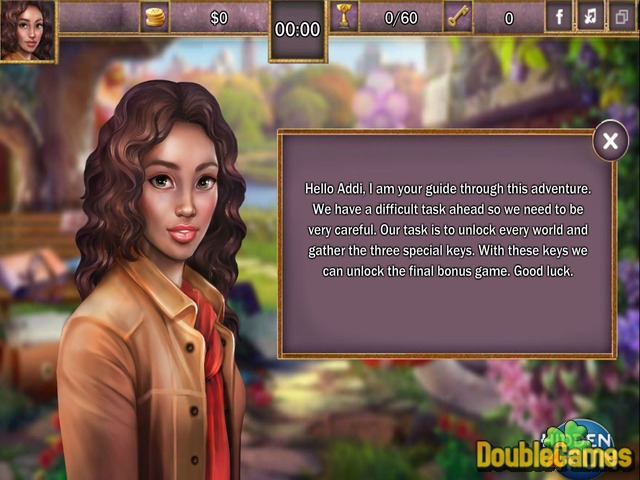
Task: Close the guide's dialogue box
Action: click(610, 142)
